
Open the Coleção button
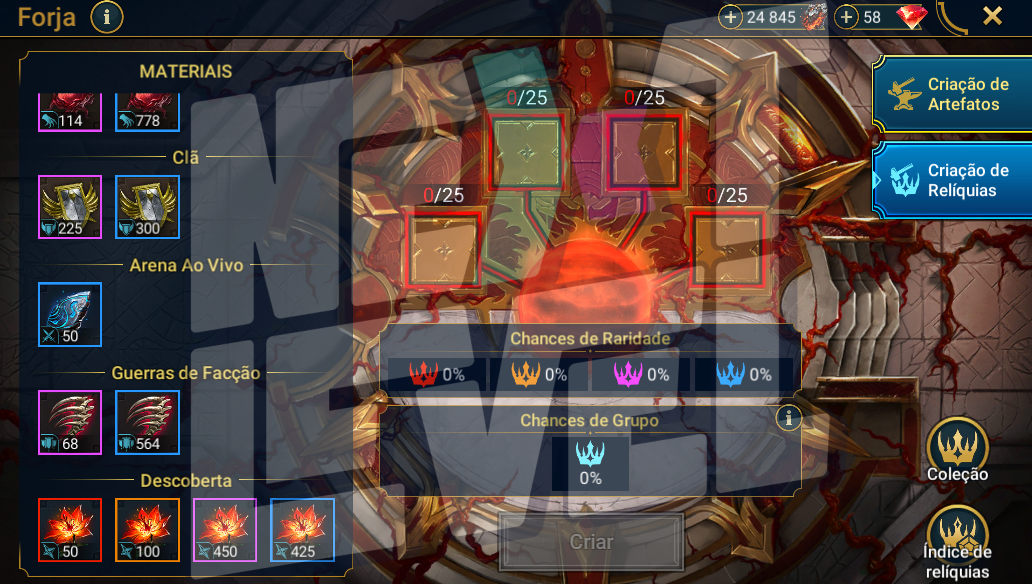[x=957, y=450]
